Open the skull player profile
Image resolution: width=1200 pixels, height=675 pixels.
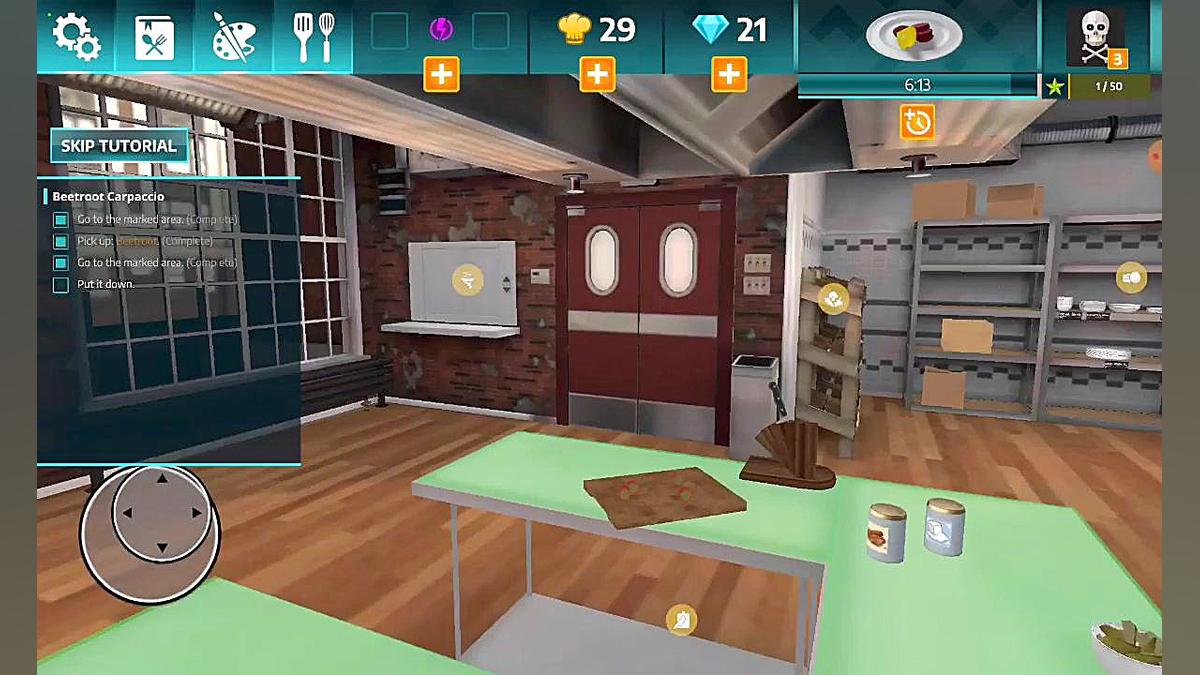(x=1096, y=37)
